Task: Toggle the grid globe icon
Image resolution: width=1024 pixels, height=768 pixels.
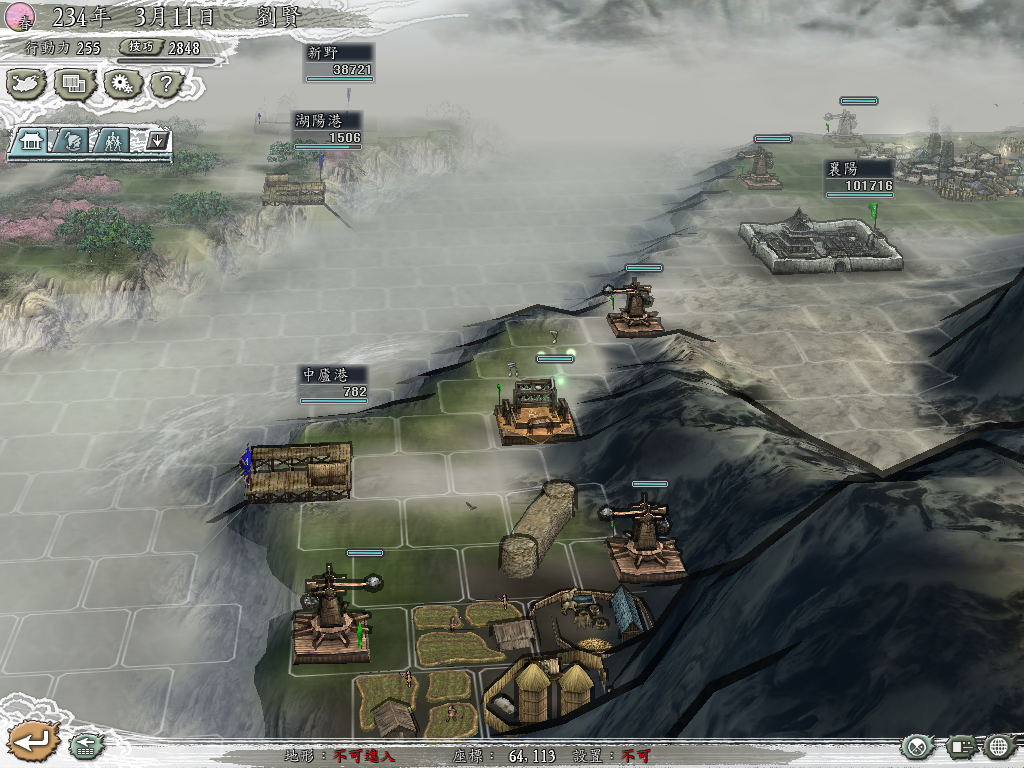Action: click(x=999, y=746)
